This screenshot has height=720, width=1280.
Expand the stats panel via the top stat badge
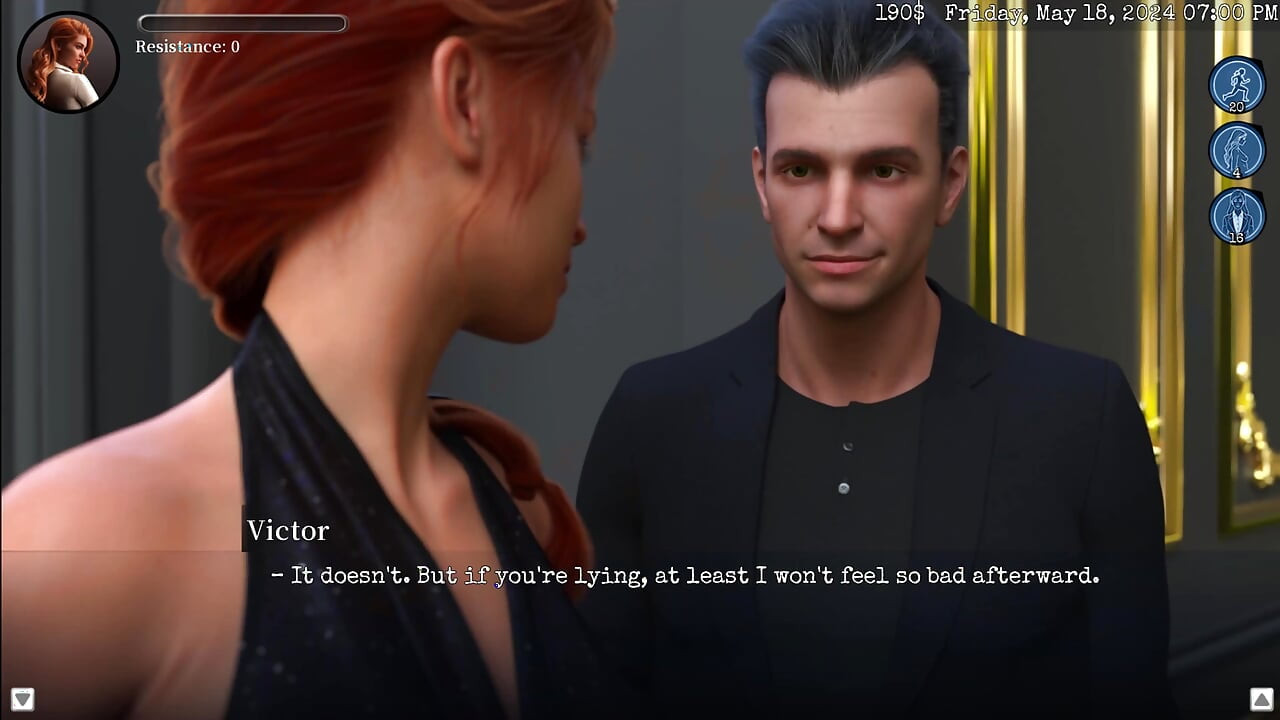[x=1236, y=85]
